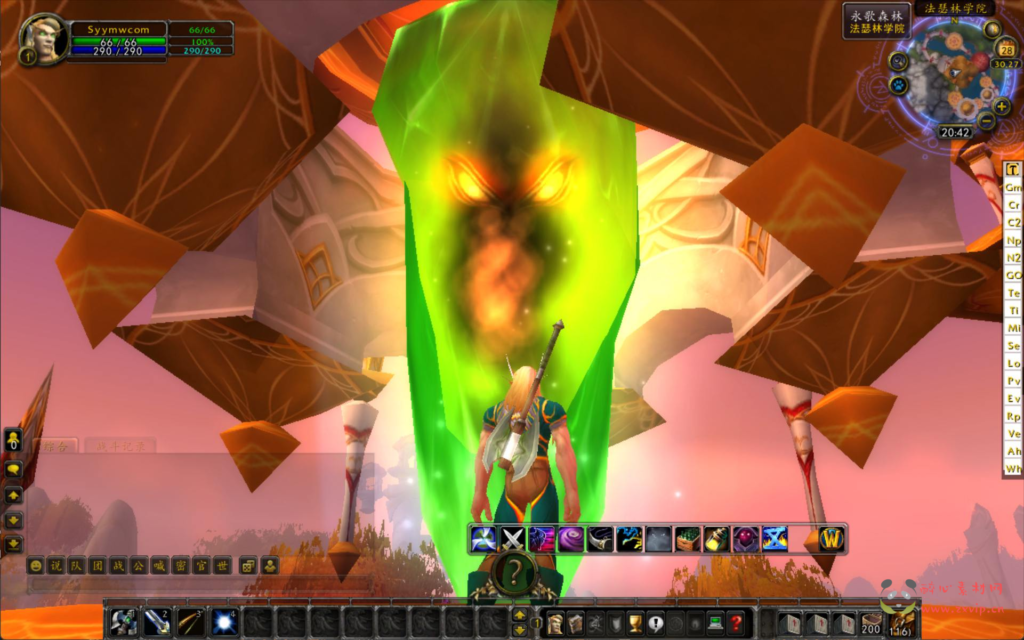This screenshot has width=1024, height=640.
Task: Activate the blue X with flames ability
Action: point(774,539)
